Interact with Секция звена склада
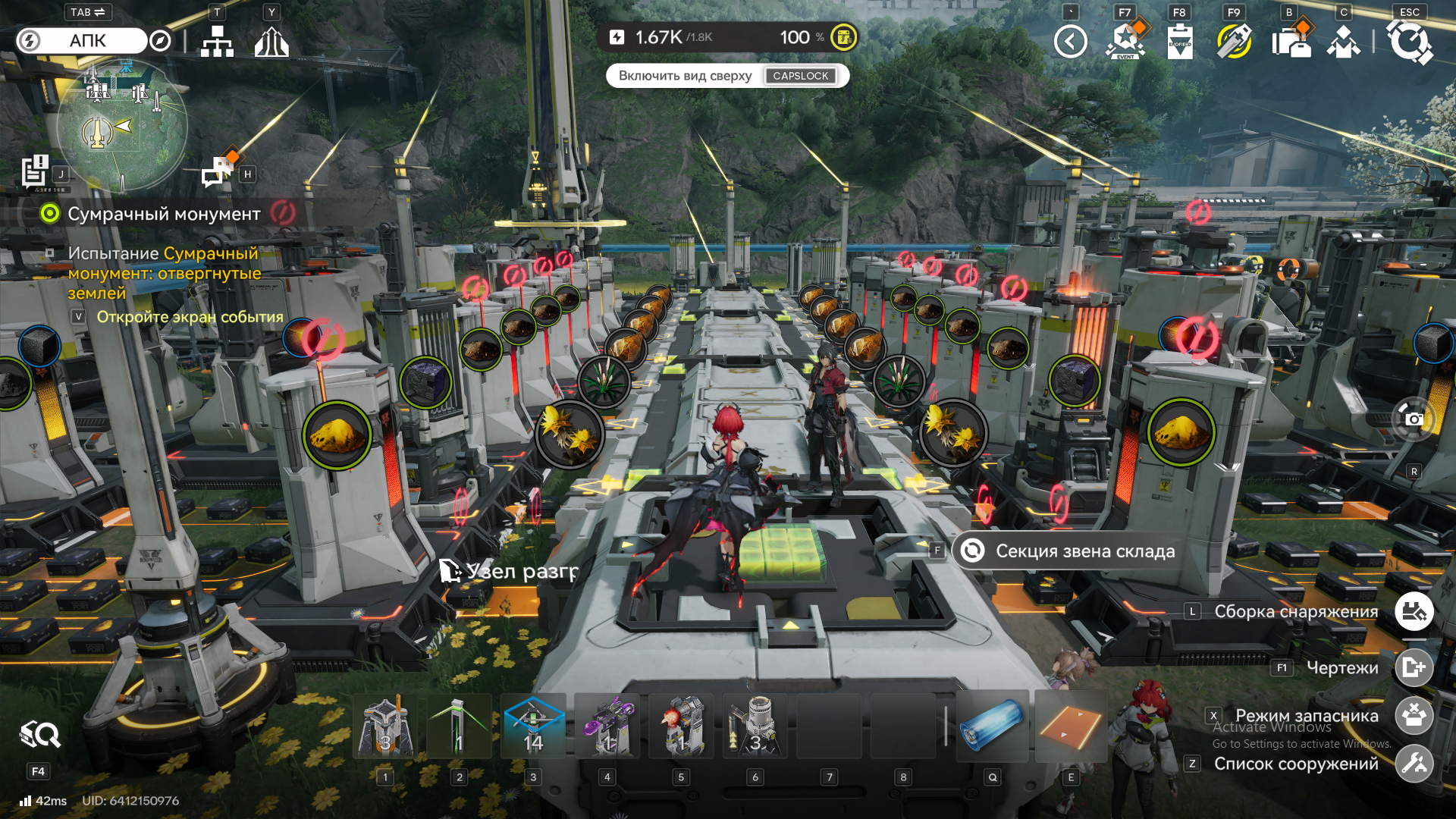 click(1084, 551)
